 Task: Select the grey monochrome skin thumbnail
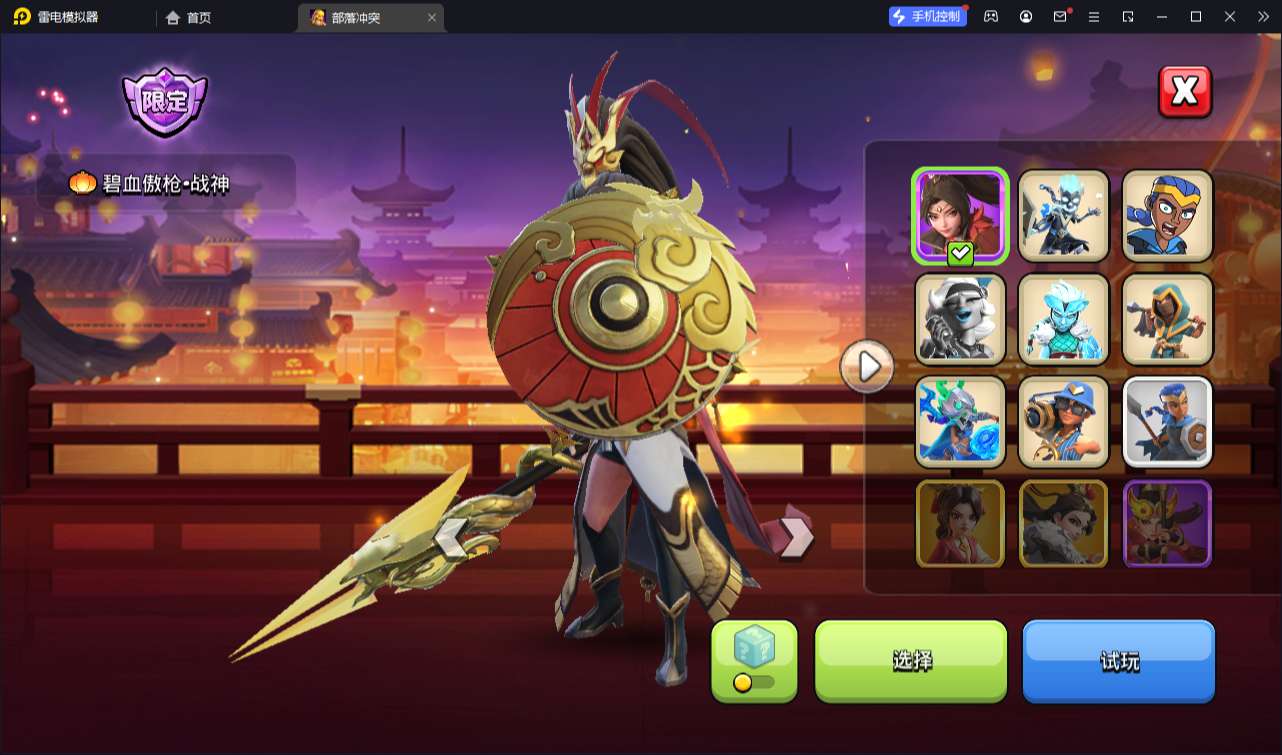960,319
